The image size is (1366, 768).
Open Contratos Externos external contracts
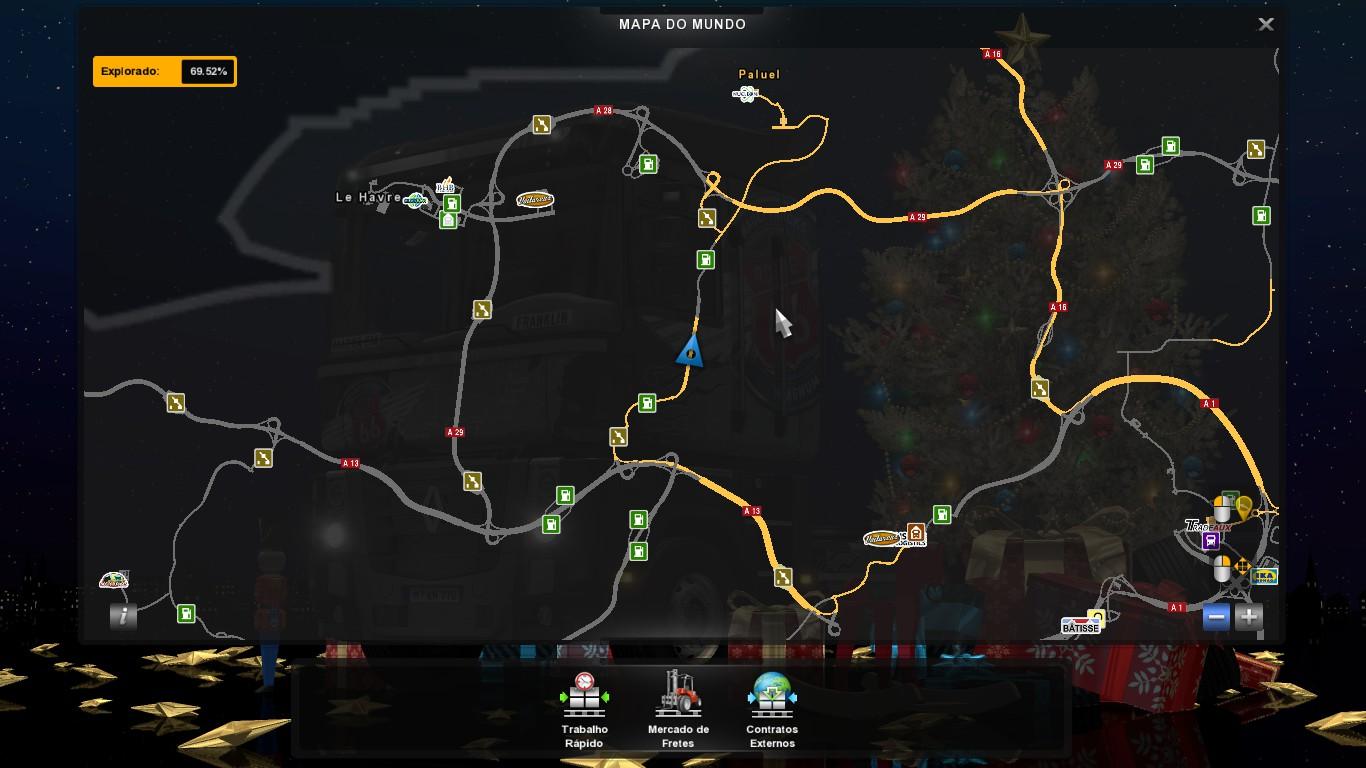click(x=772, y=709)
